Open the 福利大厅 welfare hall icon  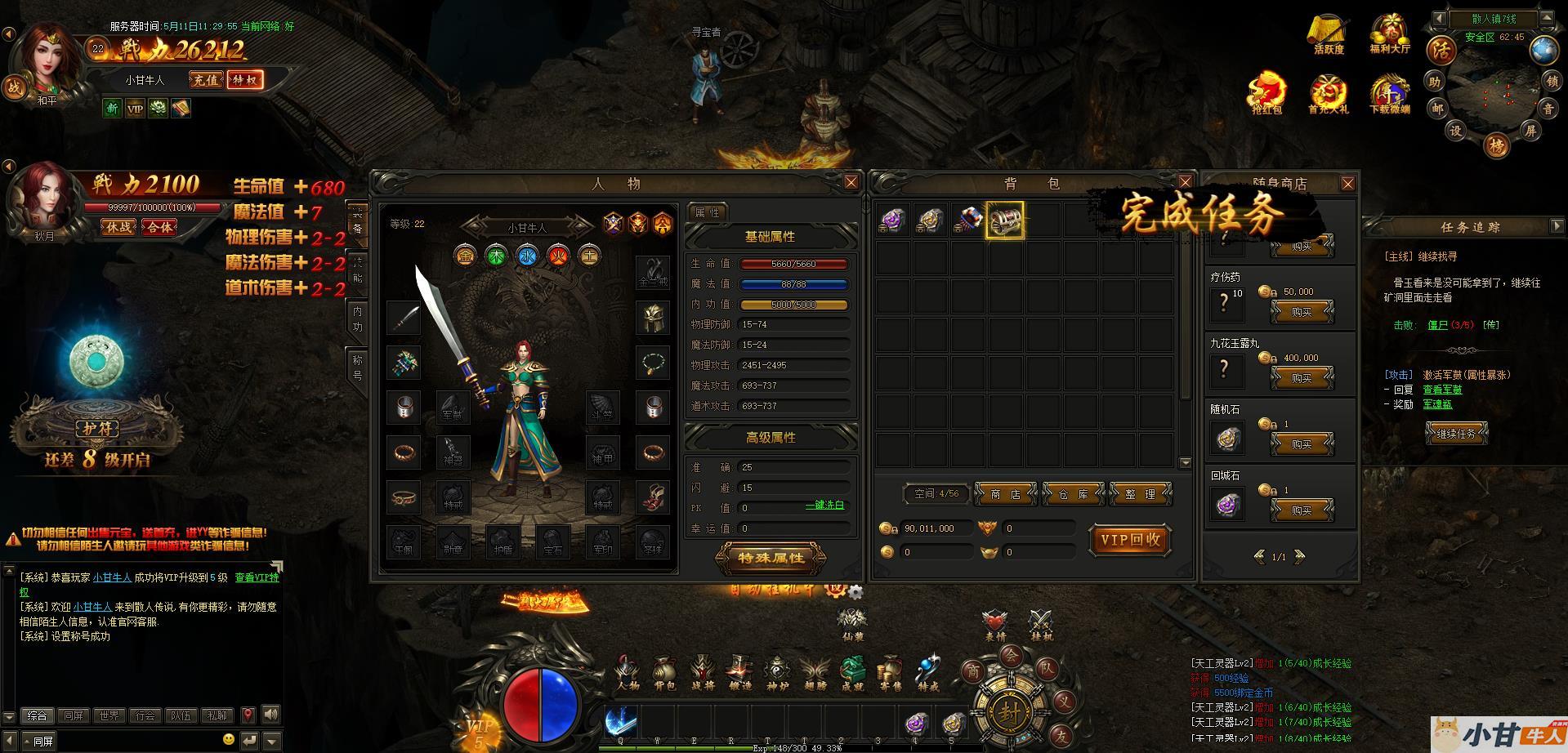coord(1390,34)
